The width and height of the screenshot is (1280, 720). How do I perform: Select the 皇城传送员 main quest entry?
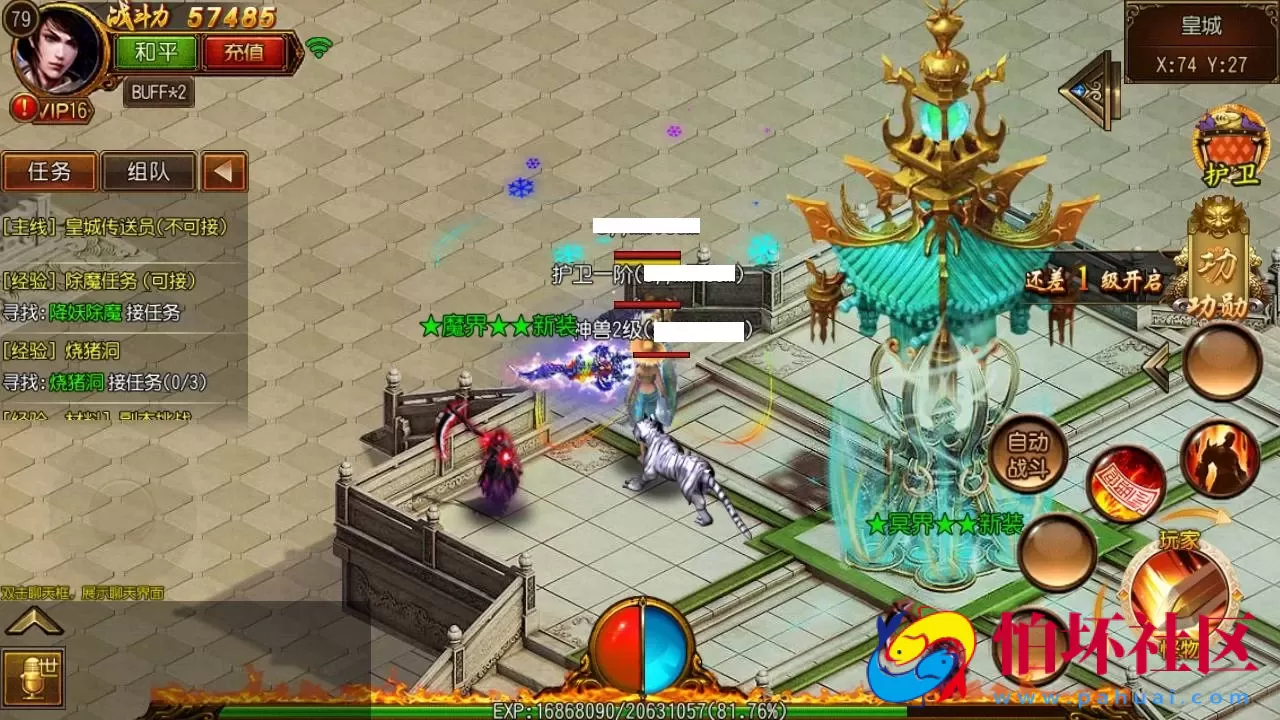[x=115, y=227]
